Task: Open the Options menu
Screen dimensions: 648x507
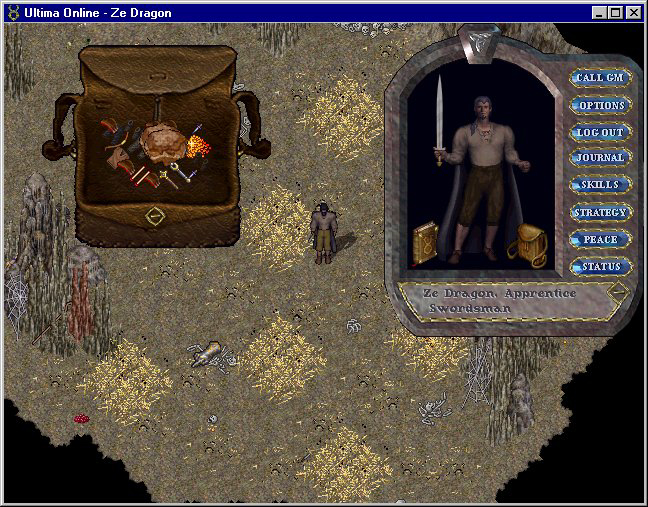Action: click(600, 105)
